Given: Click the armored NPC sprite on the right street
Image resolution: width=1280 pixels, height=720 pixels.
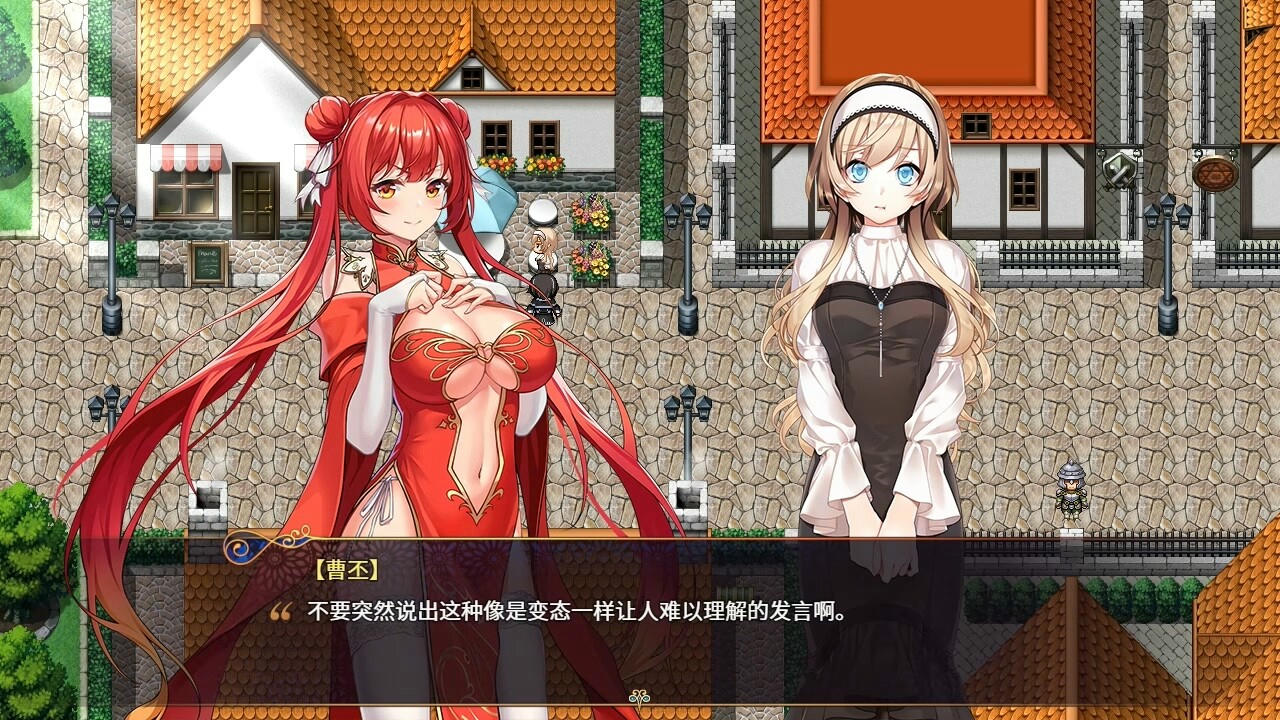Looking at the screenshot, I should click(1073, 490).
